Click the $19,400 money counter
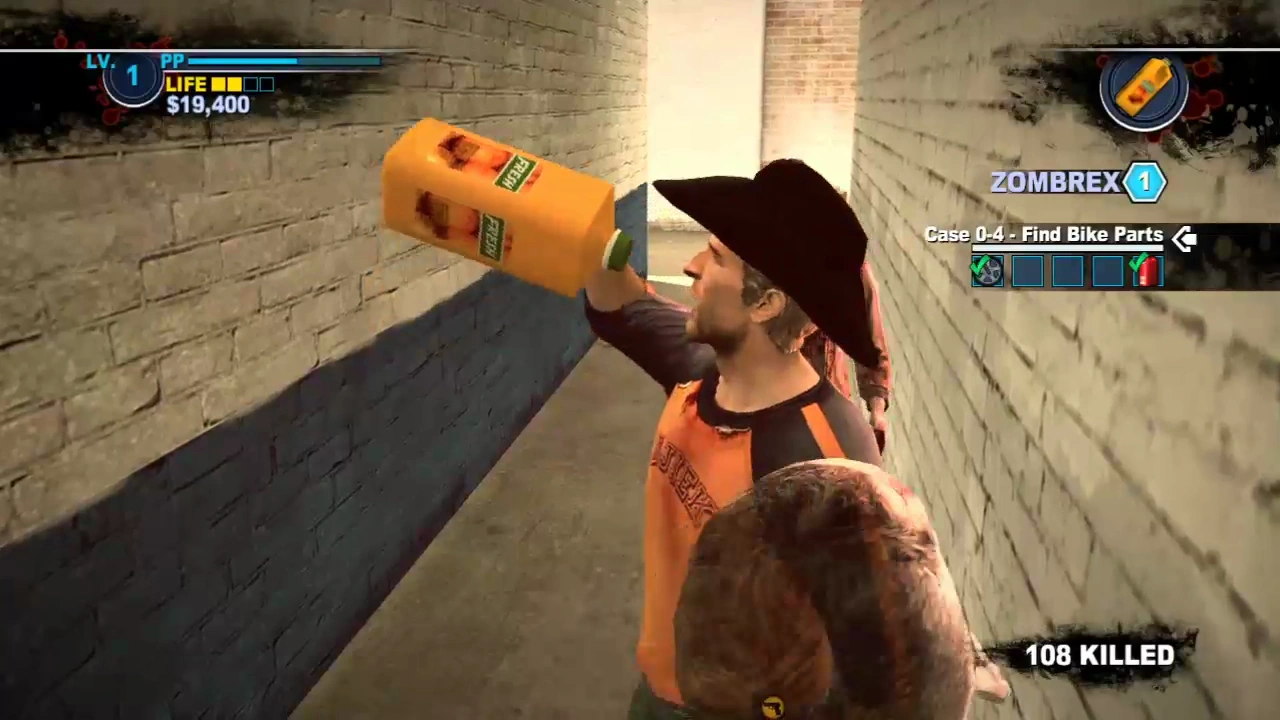This screenshot has height=720, width=1280. tap(207, 105)
